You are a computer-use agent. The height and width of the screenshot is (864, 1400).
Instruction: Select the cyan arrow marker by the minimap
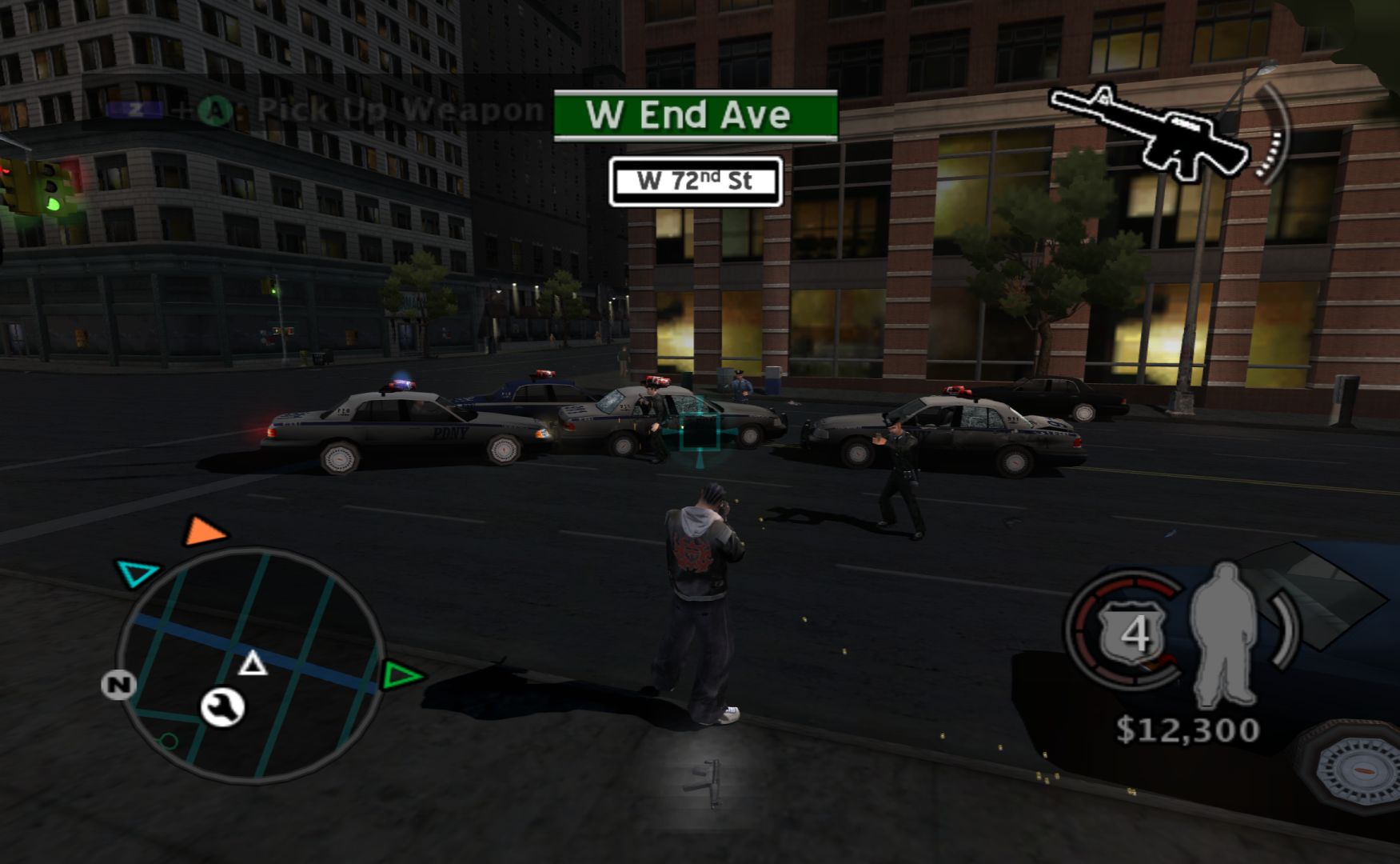pyautogui.click(x=138, y=573)
